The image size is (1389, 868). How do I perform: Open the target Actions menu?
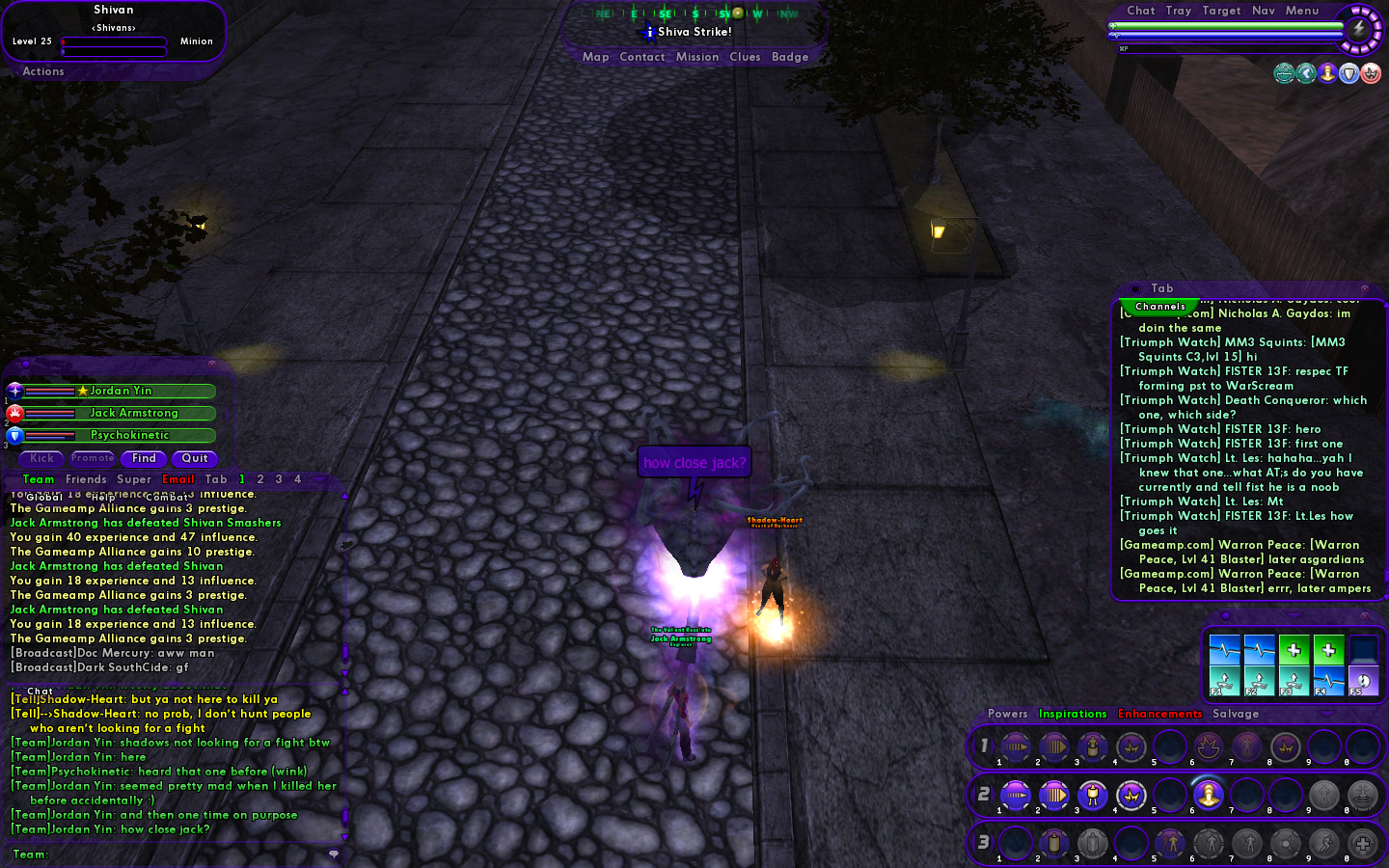tap(43, 71)
